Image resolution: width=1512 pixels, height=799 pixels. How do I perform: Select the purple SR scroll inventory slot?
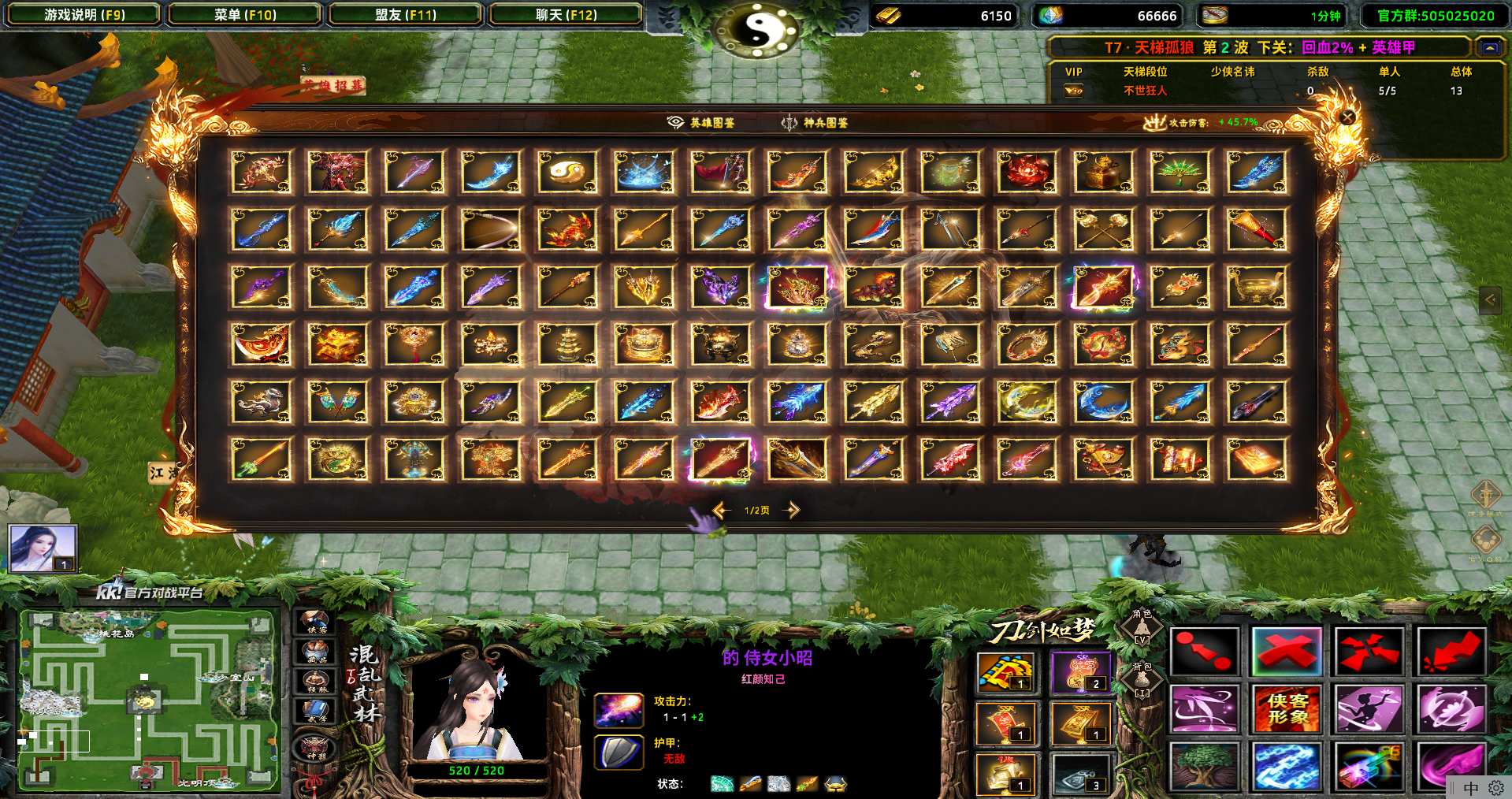pos(1081,673)
